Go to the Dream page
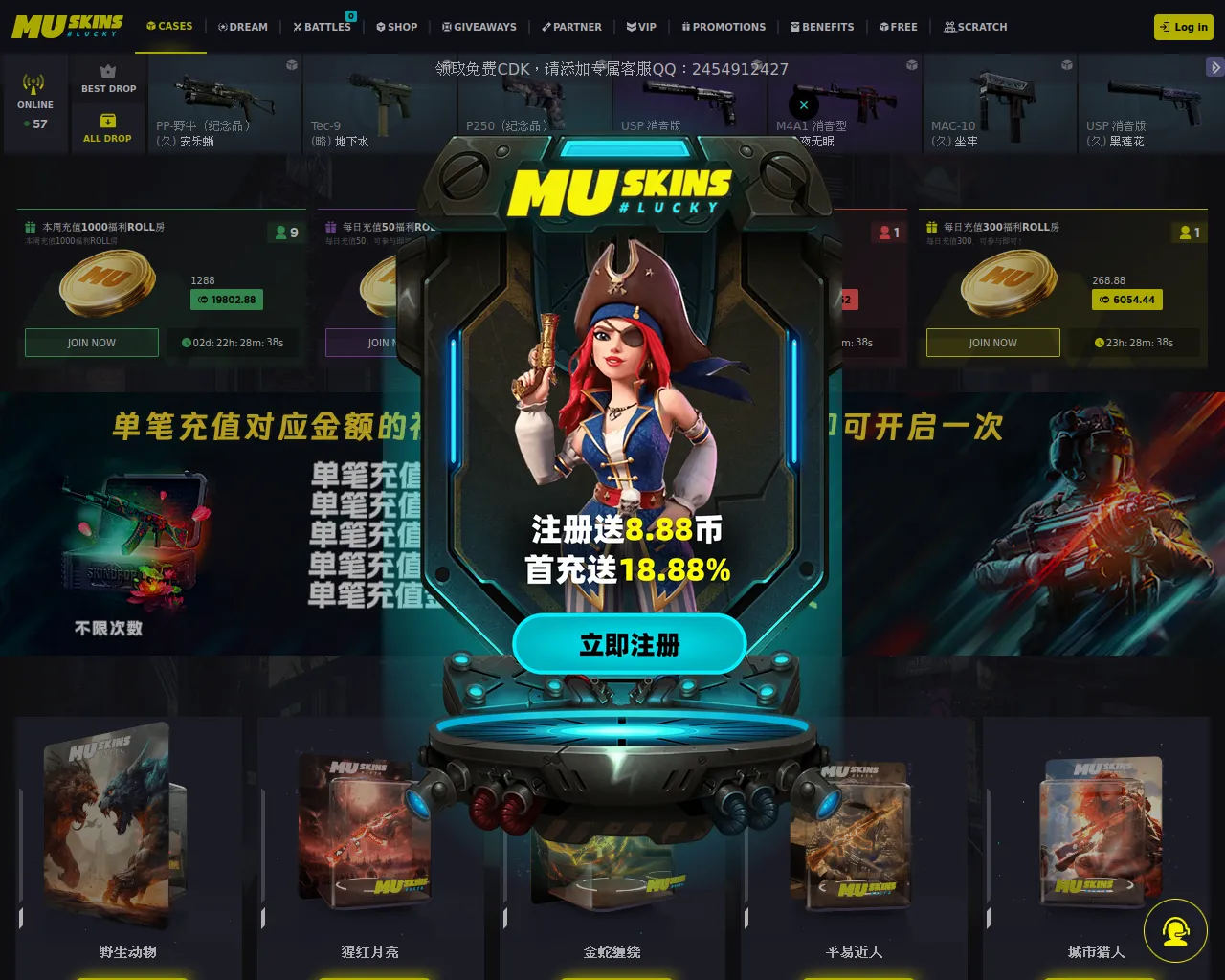Image resolution: width=1225 pixels, height=980 pixels. coord(243,27)
